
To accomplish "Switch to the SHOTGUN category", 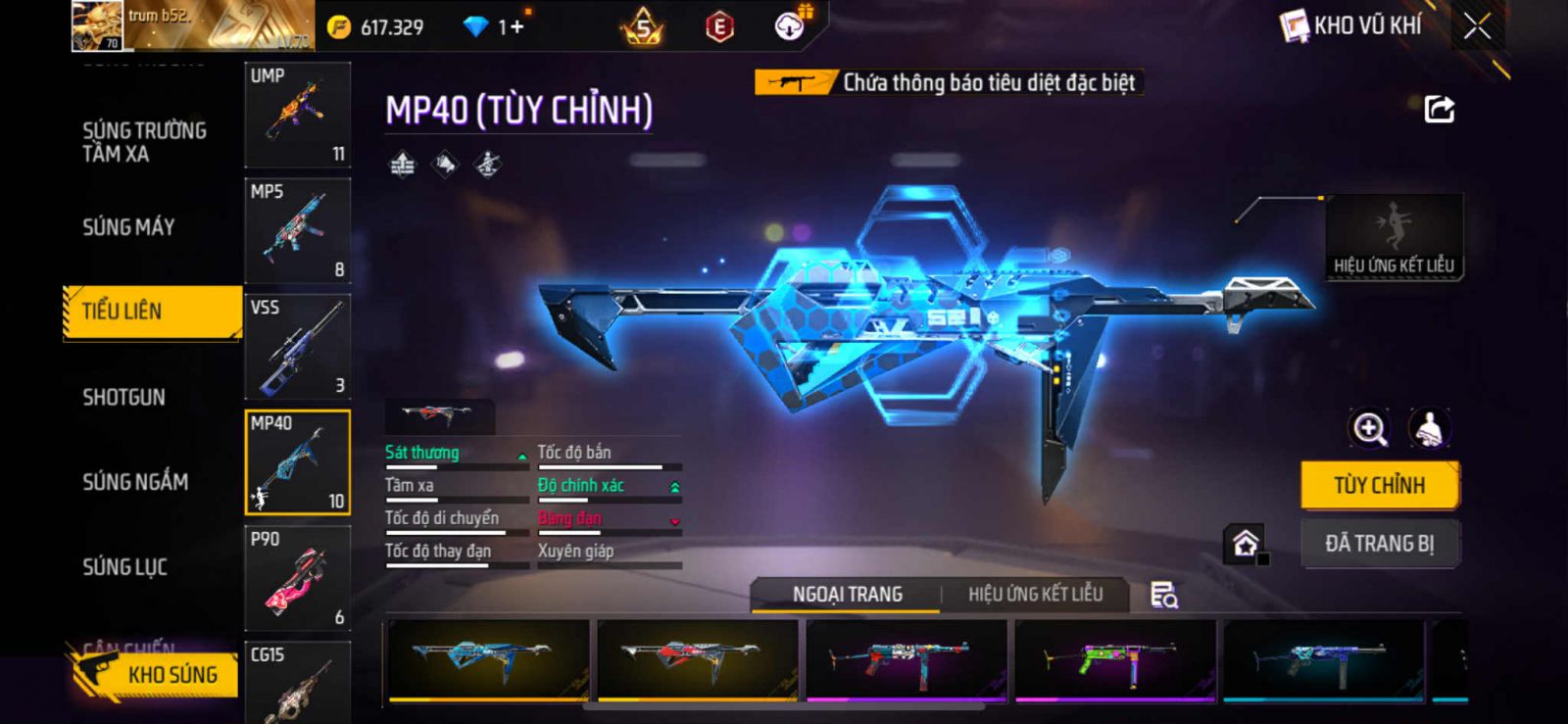I will coord(123,397).
